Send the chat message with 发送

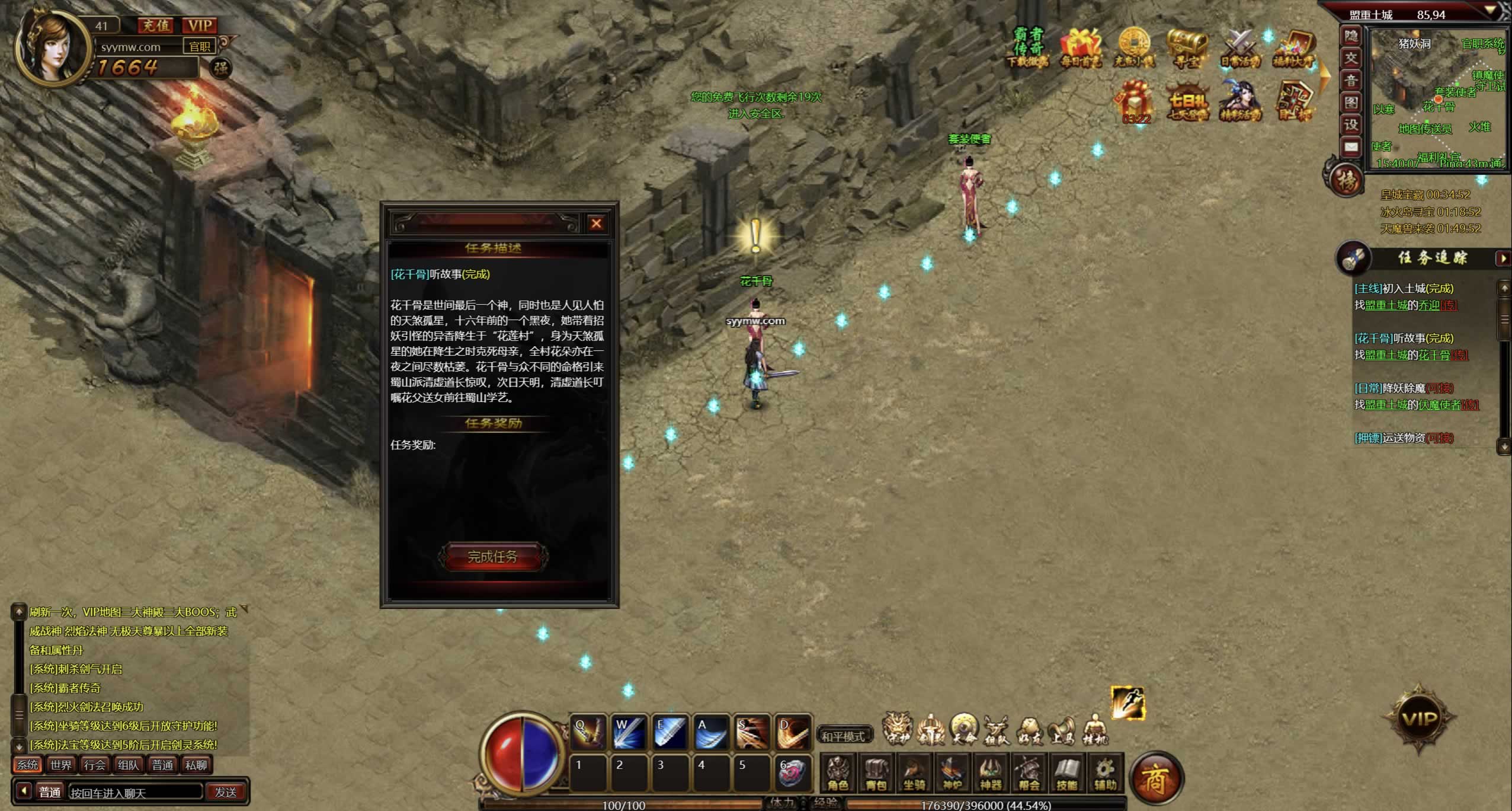[225, 792]
